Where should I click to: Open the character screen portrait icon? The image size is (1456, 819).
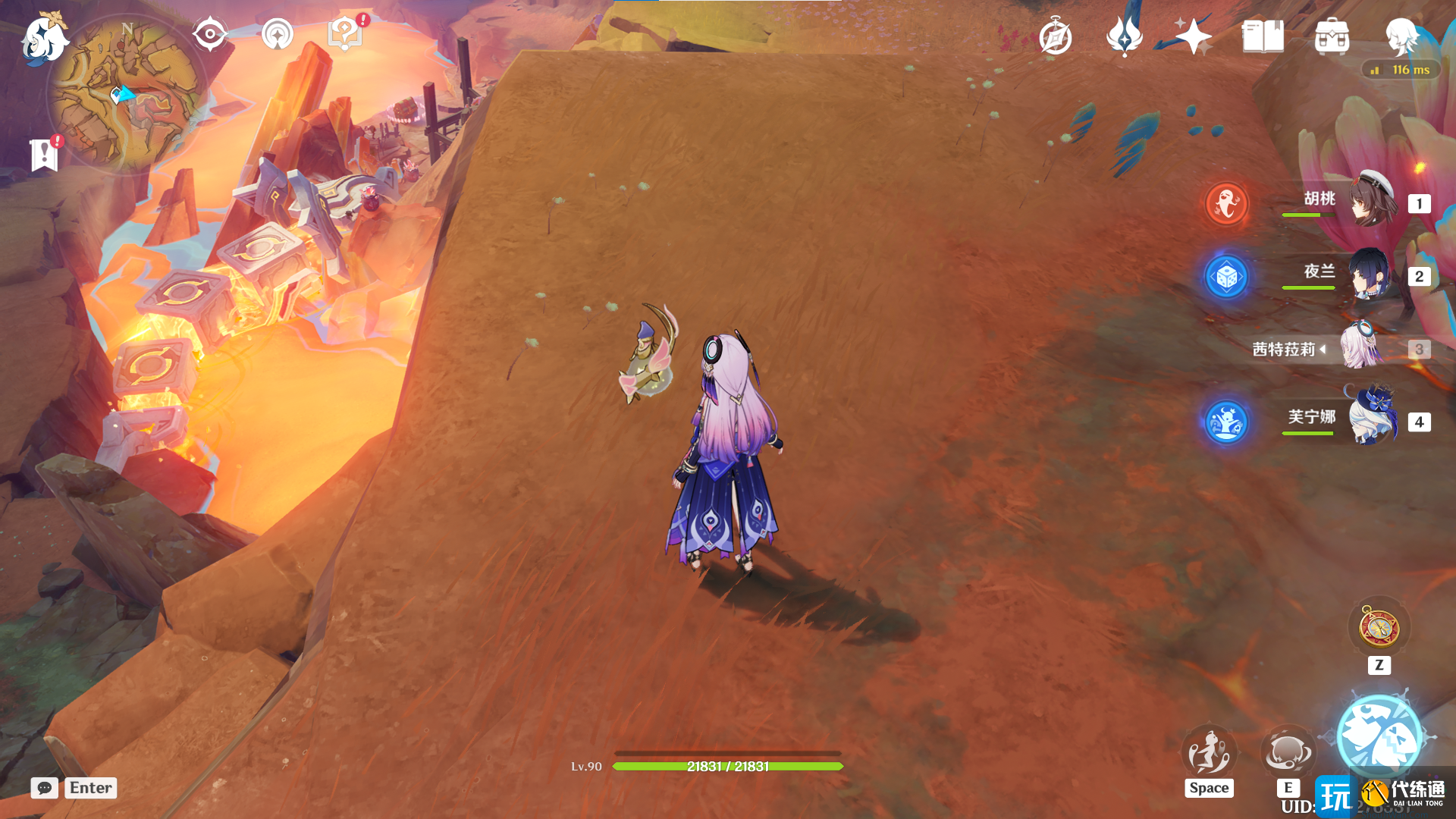coord(1401,36)
